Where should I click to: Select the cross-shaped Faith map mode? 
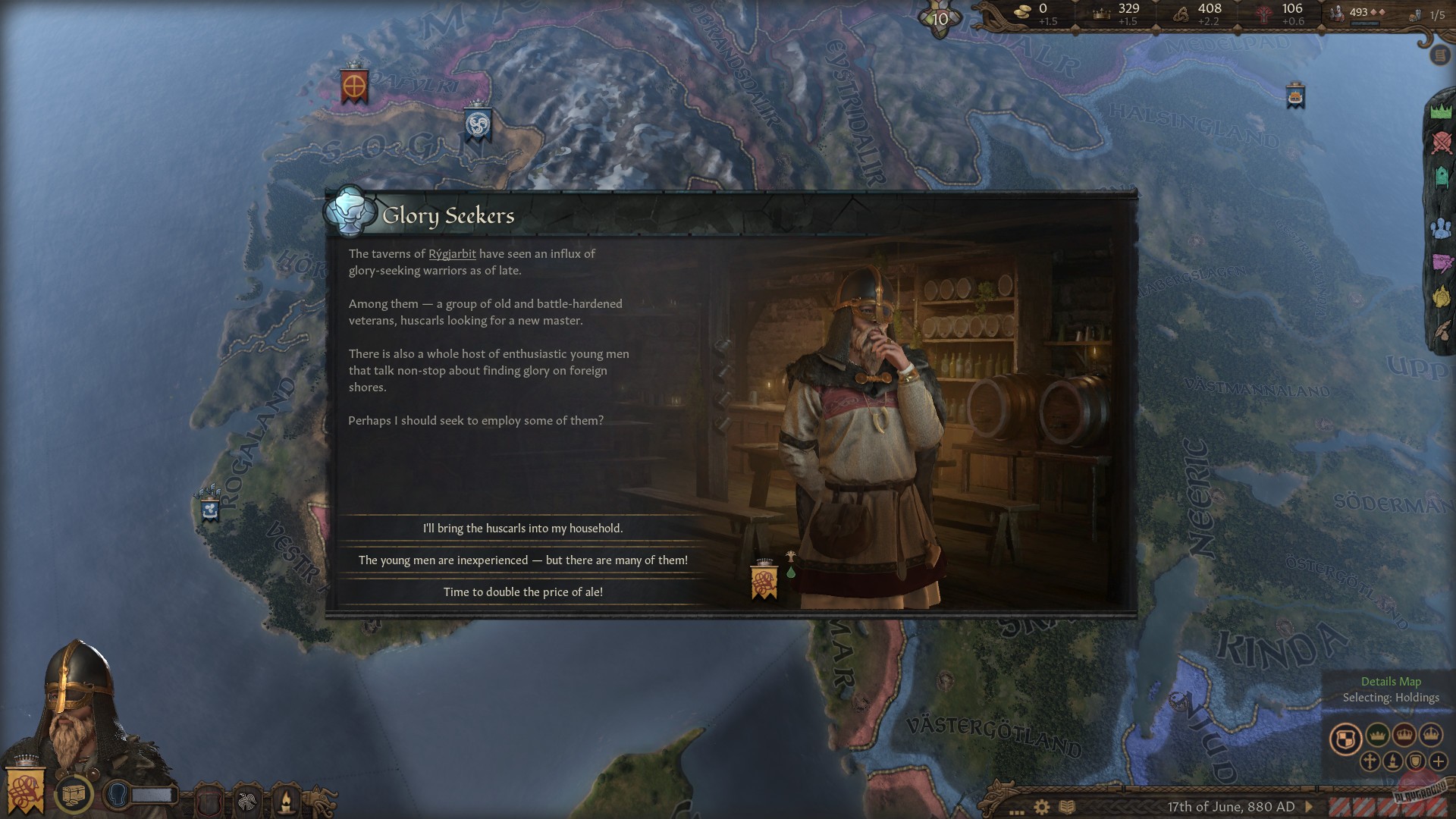coord(1369,763)
